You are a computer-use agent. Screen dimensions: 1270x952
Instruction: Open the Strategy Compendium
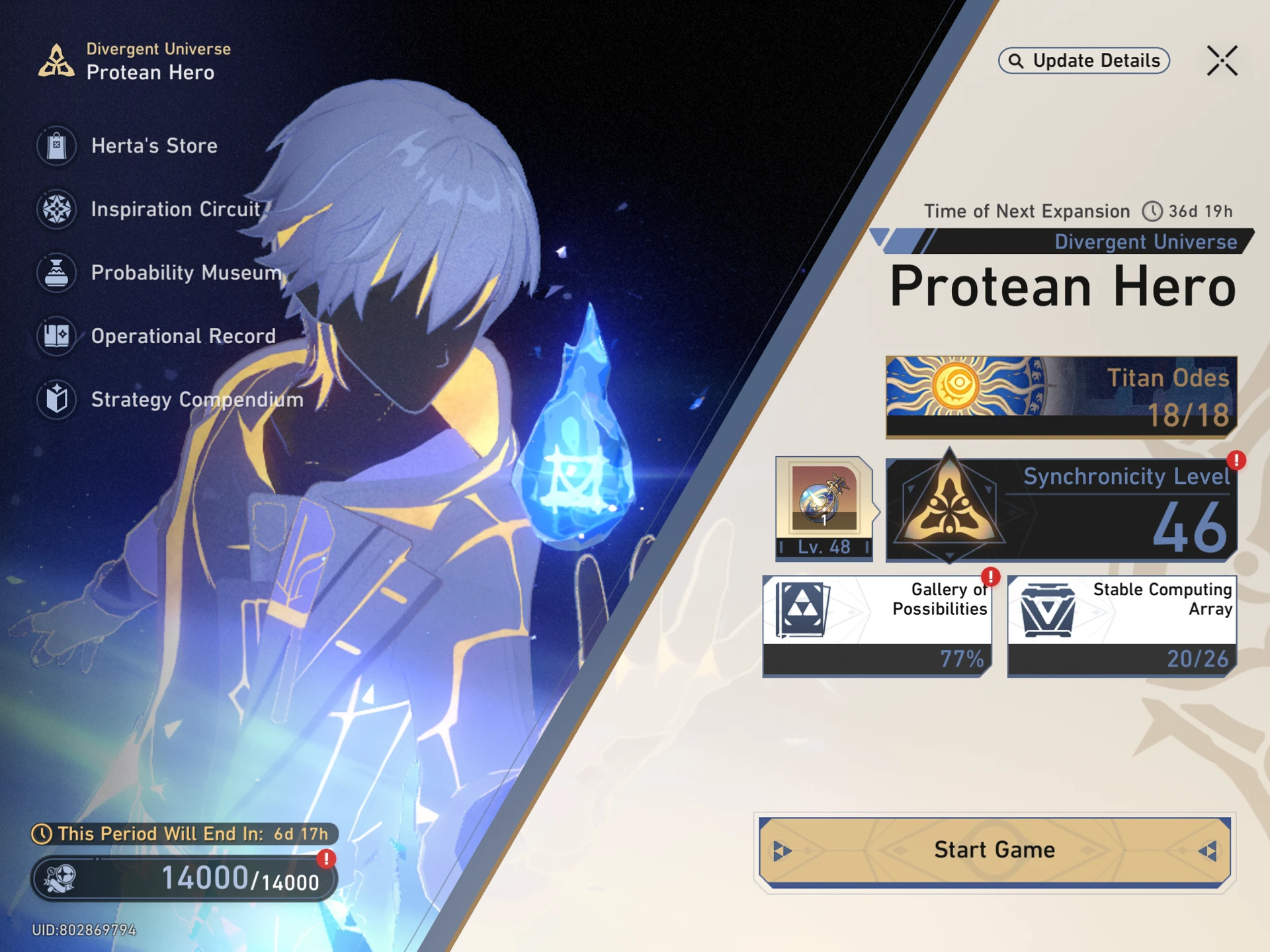(196, 399)
